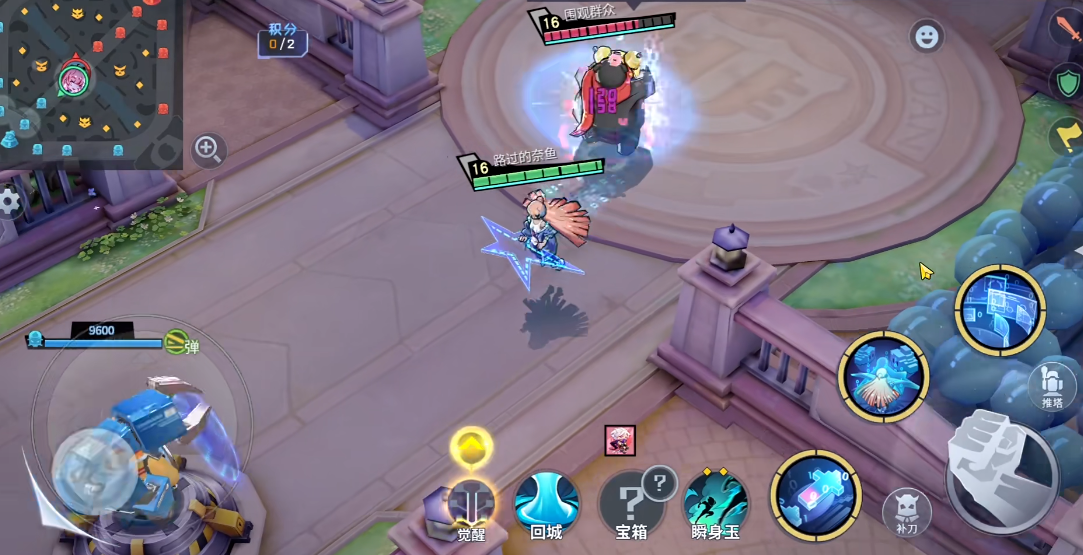Hit the fist basic attack button
The height and width of the screenshot is (555, 1083).
click(x=1002, y=472)
